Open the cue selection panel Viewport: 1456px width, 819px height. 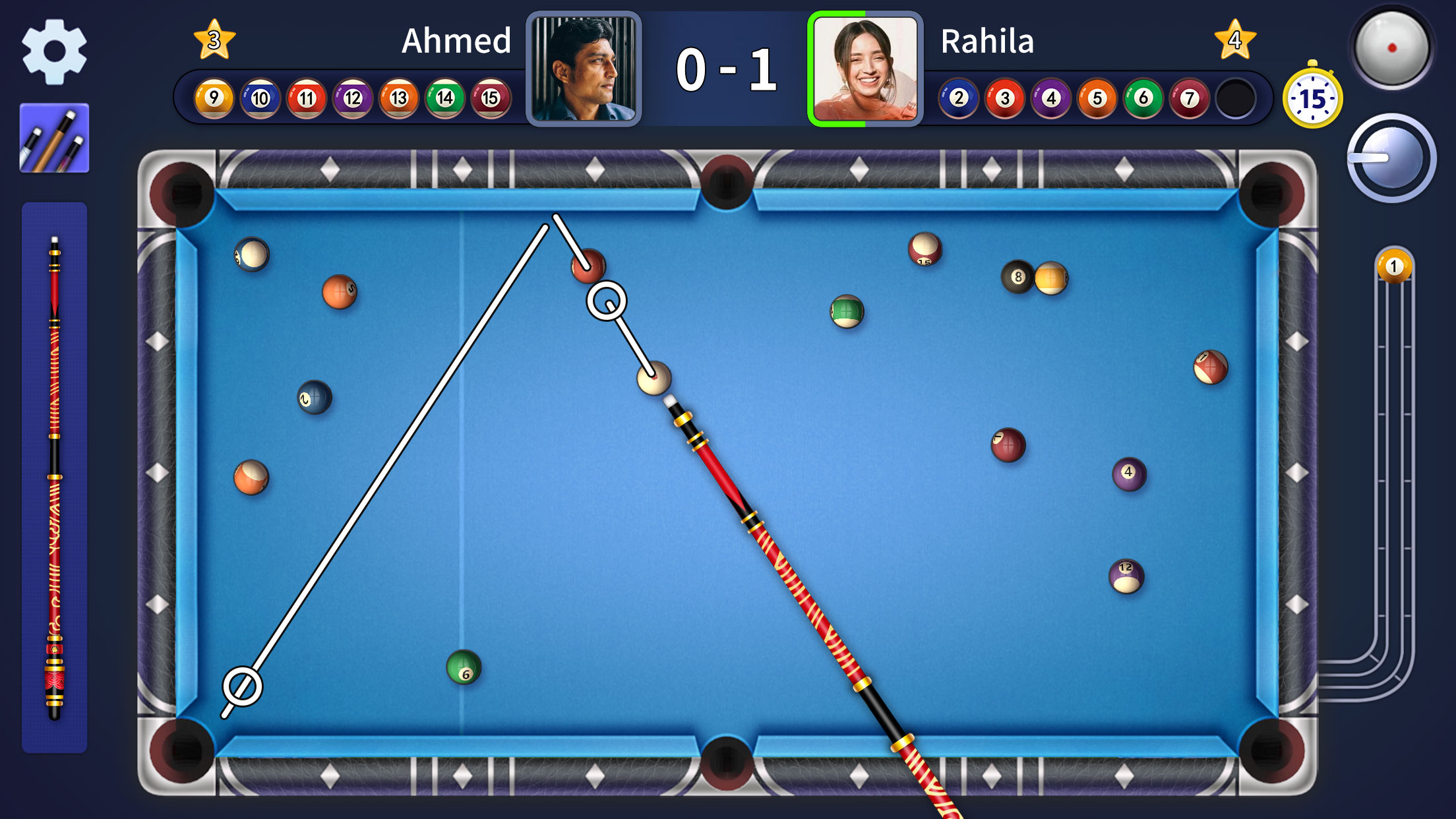coord(55,140)
